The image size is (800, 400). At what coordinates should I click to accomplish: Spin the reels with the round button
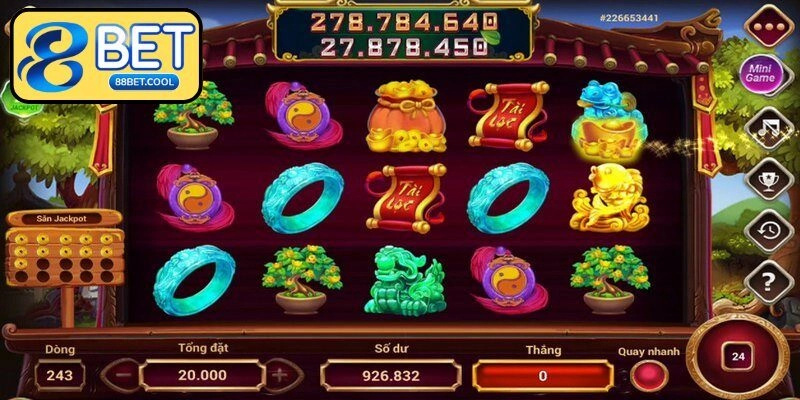click(739, 356)
